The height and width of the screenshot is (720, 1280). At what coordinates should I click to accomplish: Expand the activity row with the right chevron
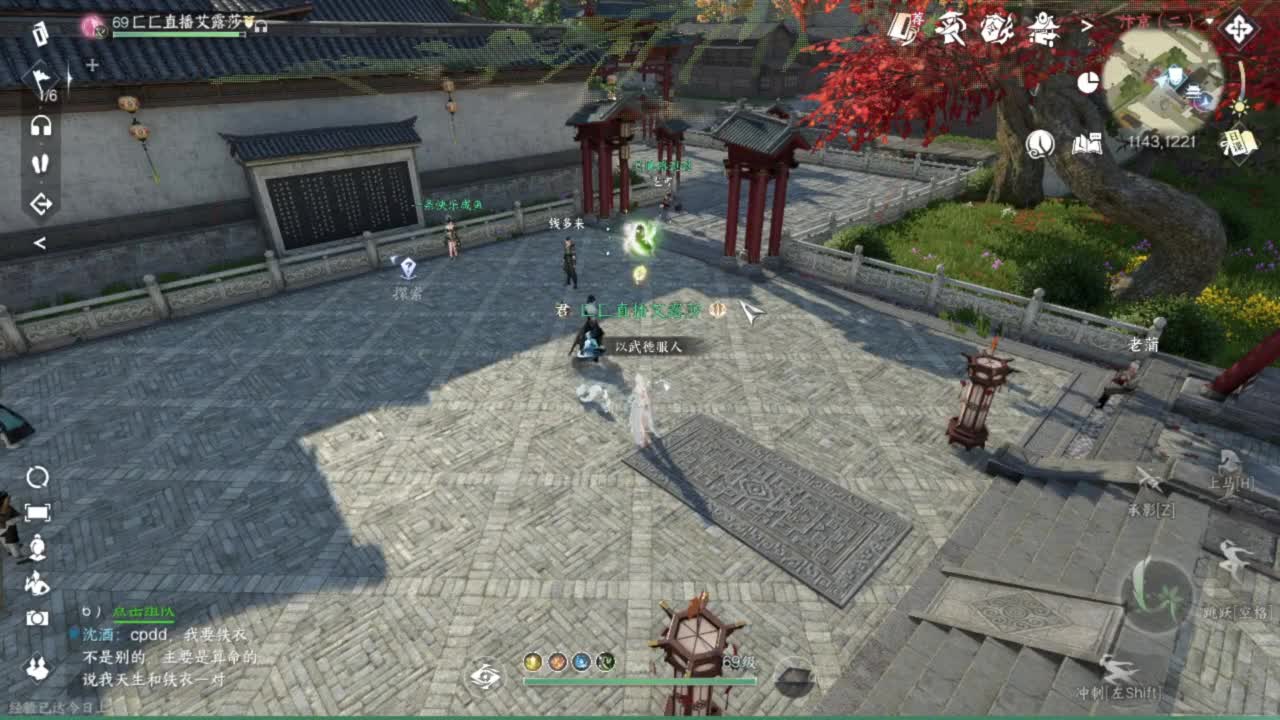[1086, 26]
